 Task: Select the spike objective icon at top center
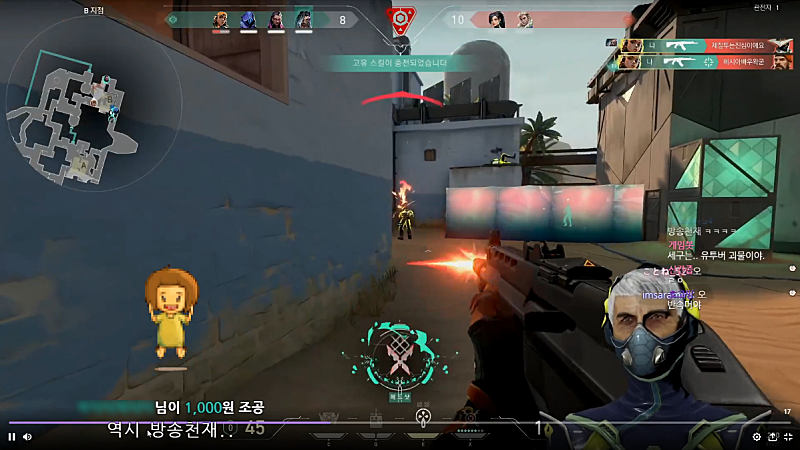400,19
